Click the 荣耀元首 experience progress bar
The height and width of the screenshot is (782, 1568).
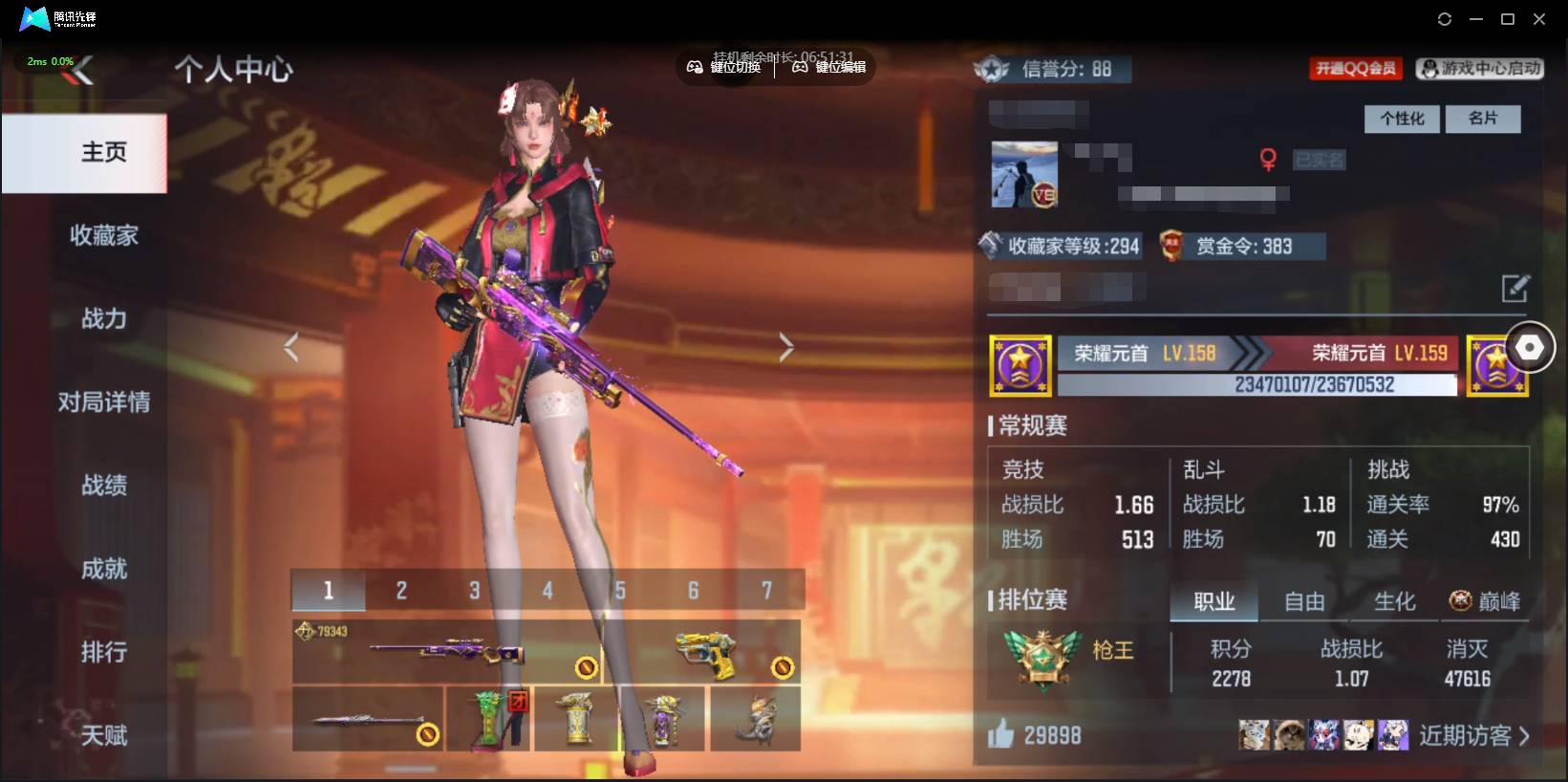click(x=1257, y=385)
